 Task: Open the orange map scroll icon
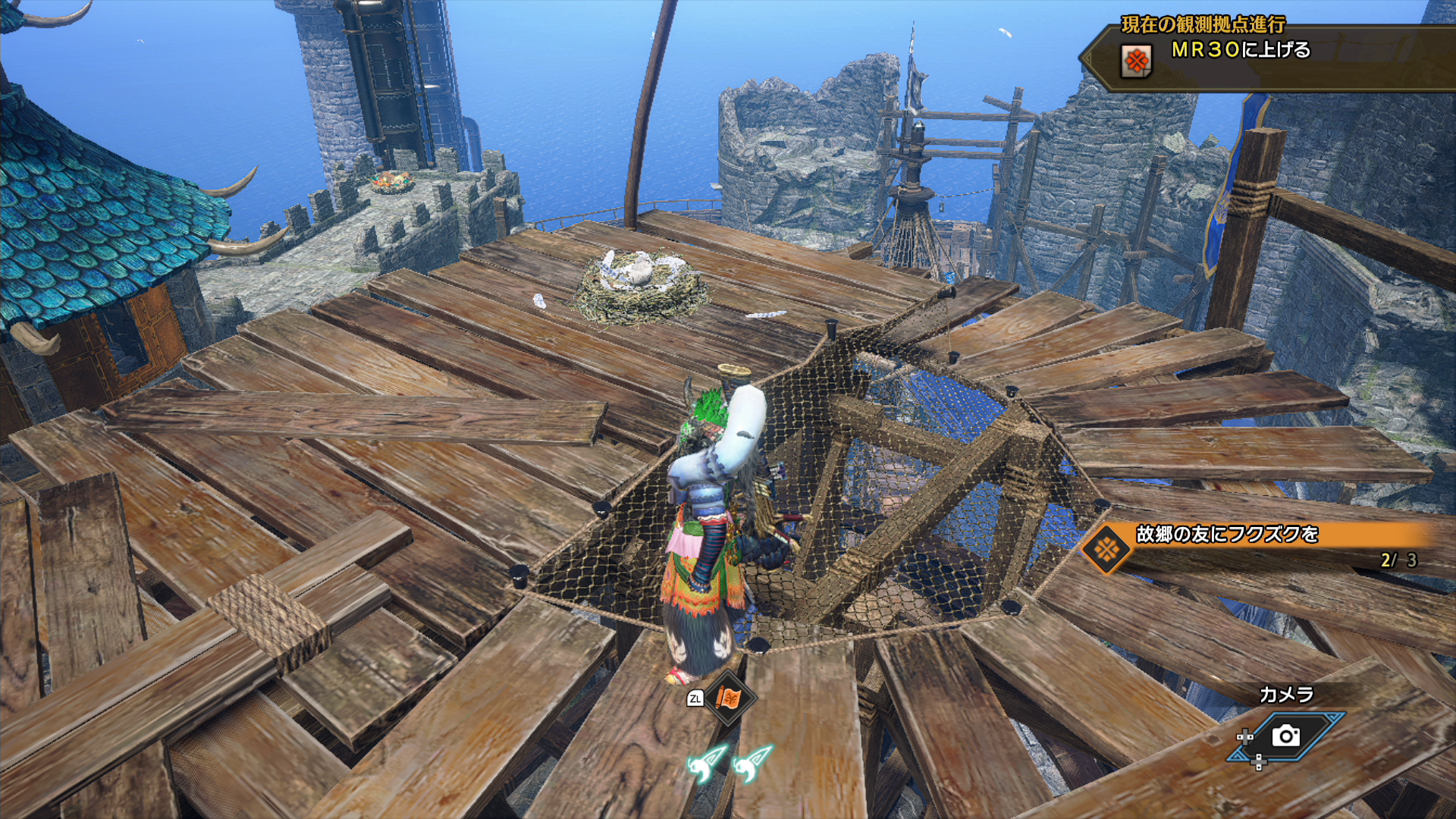tap(728, 698)
